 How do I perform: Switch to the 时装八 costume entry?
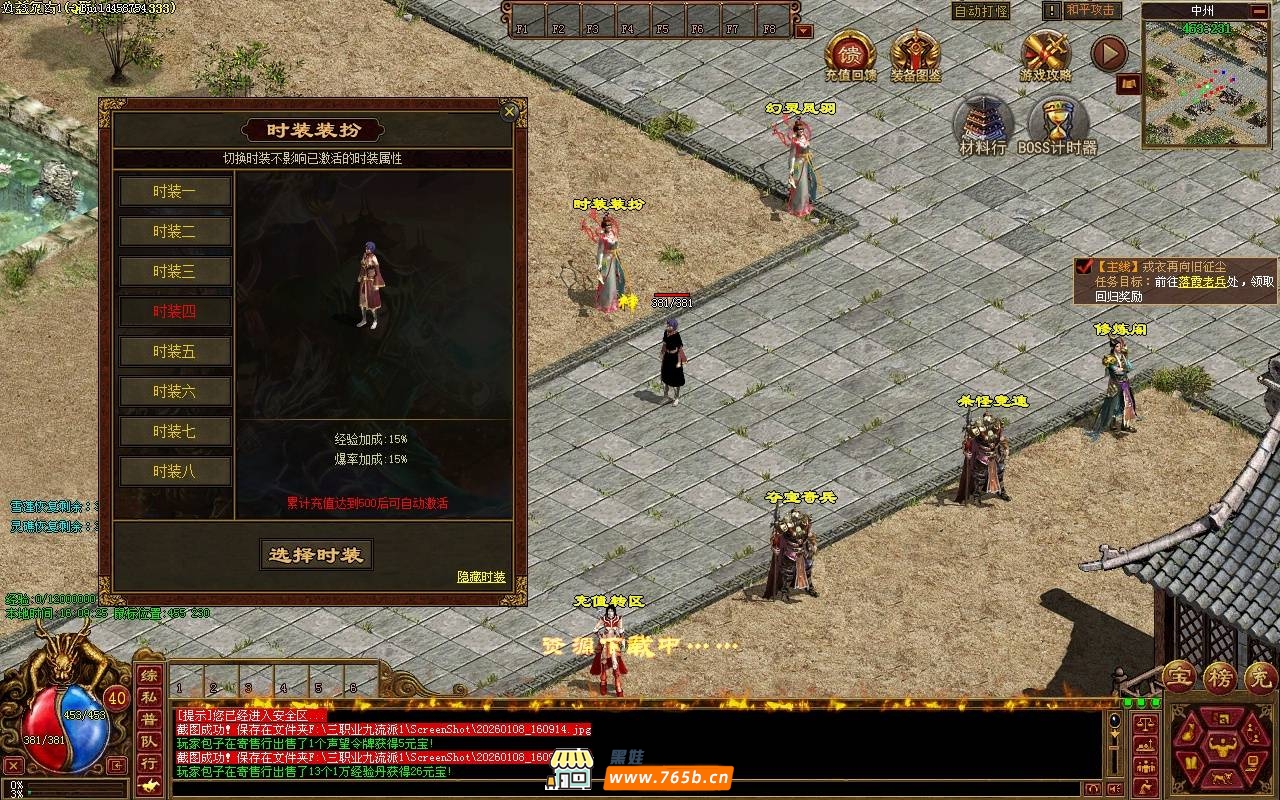pos(175,471)
